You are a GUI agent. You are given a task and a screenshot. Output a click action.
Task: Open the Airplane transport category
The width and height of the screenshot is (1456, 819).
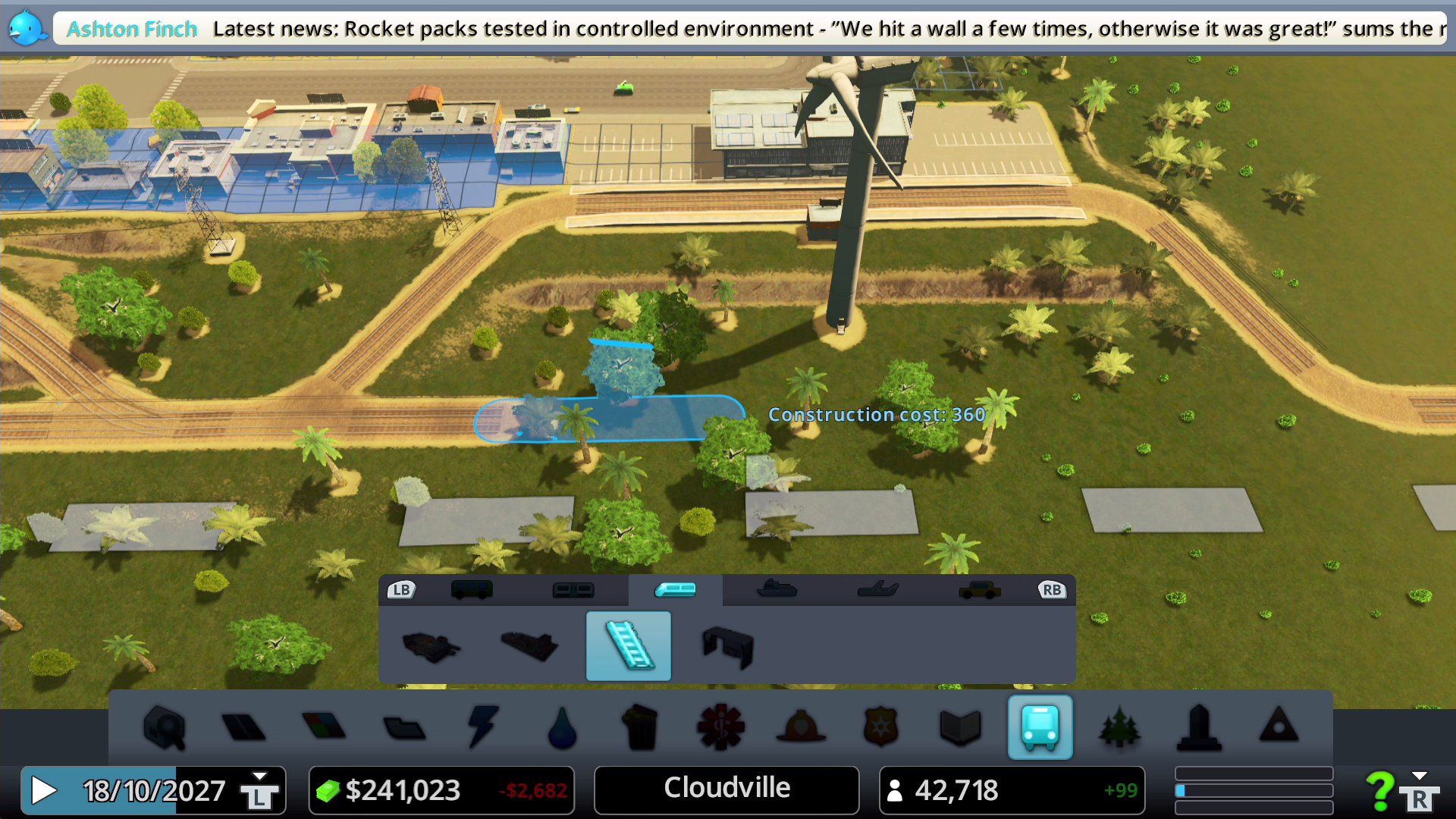(876, 590)
